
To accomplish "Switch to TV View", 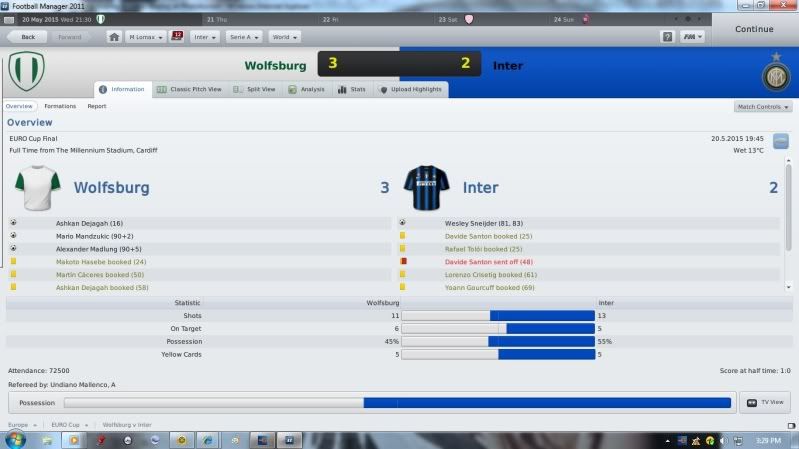I will (765, 403).
